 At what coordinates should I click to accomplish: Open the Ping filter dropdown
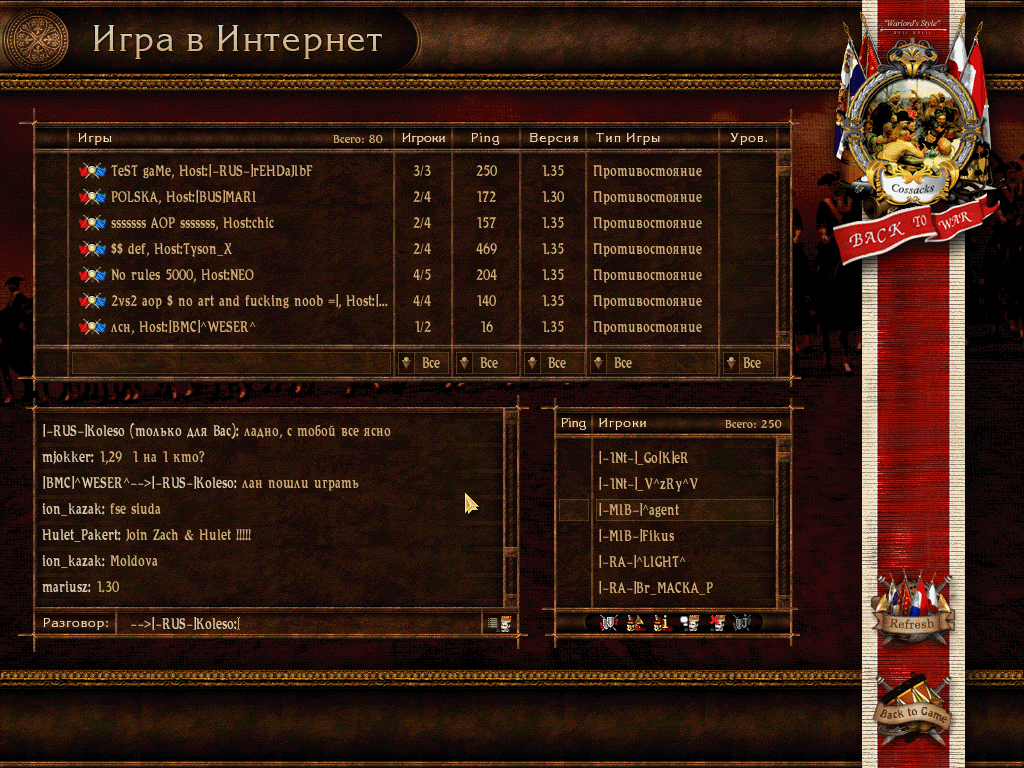pyautogui.click(x=485, y=363)
